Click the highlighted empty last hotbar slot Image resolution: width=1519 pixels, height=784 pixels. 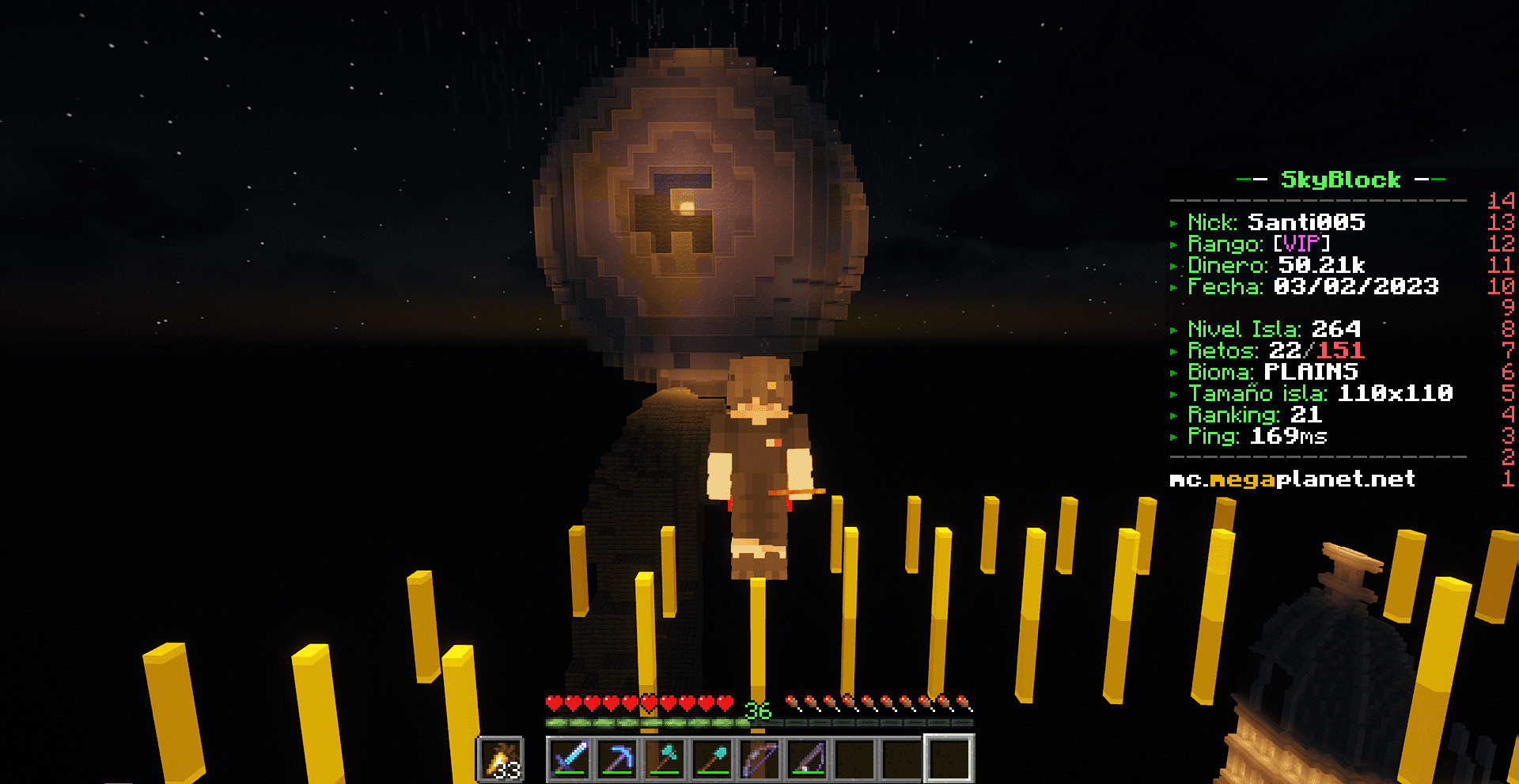[x=949, y=759]
